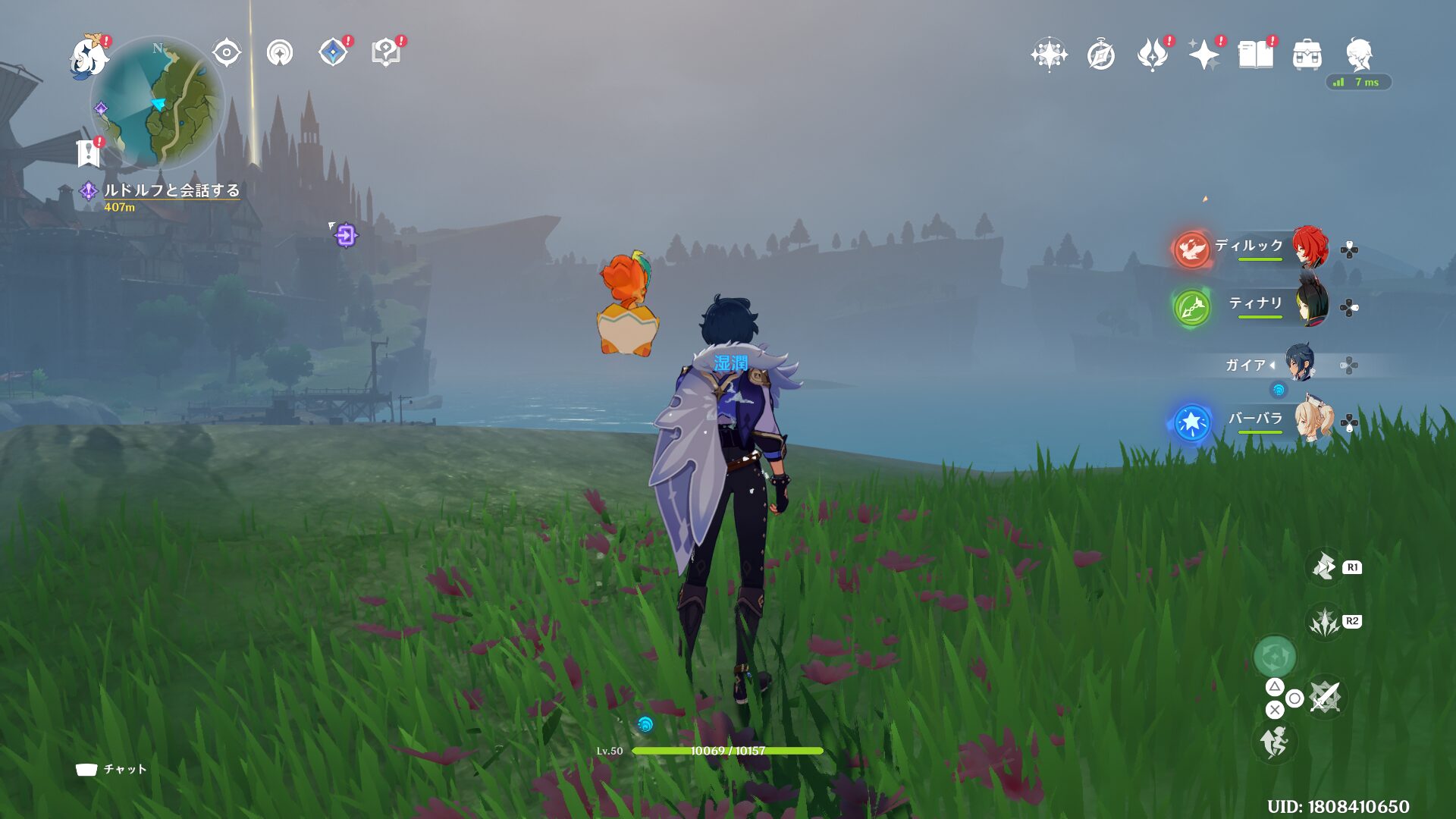Open the チャット chat box
The width and height of the screenshot is (1456, 819).
pyautogui.click(x=111, y=769)
